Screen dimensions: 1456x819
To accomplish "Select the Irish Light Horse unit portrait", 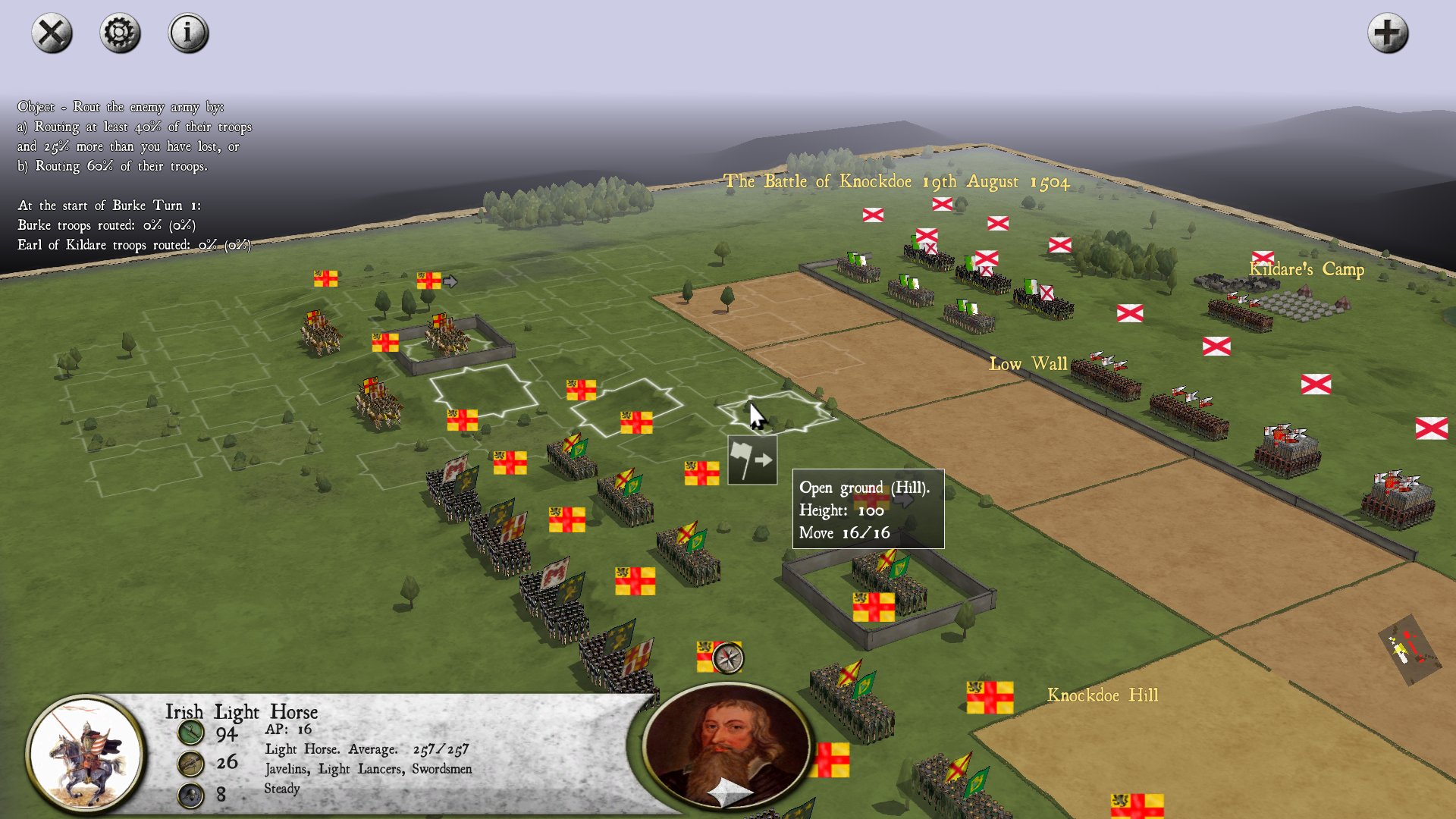I will click(x=86, y=753).
